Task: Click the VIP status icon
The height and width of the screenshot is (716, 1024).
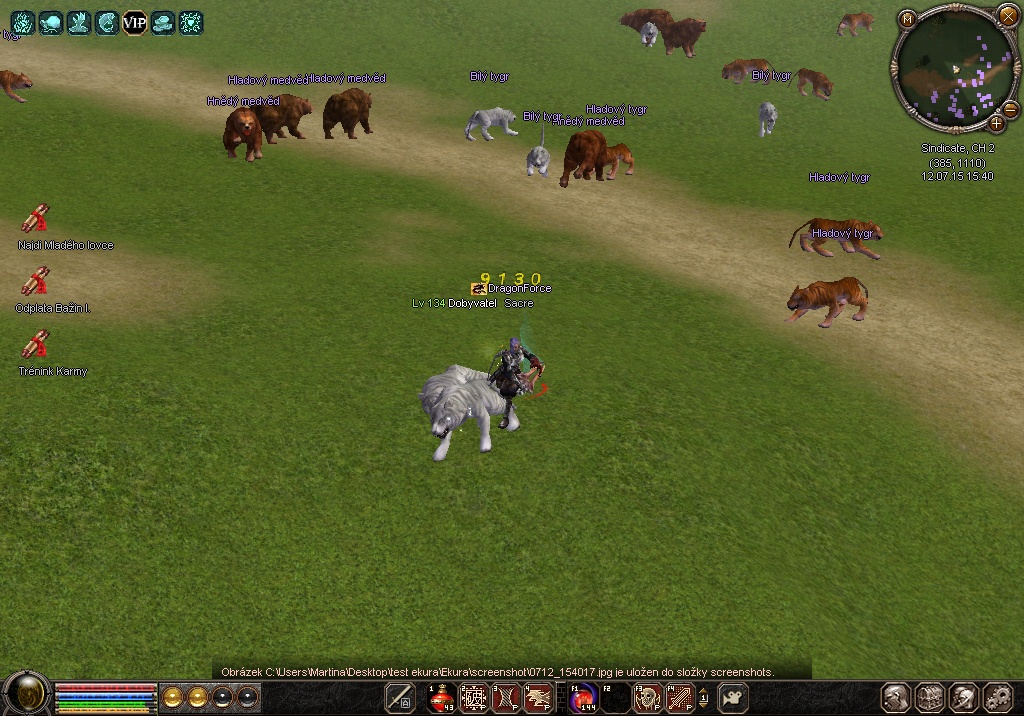Action: click(x=134, y=22)
